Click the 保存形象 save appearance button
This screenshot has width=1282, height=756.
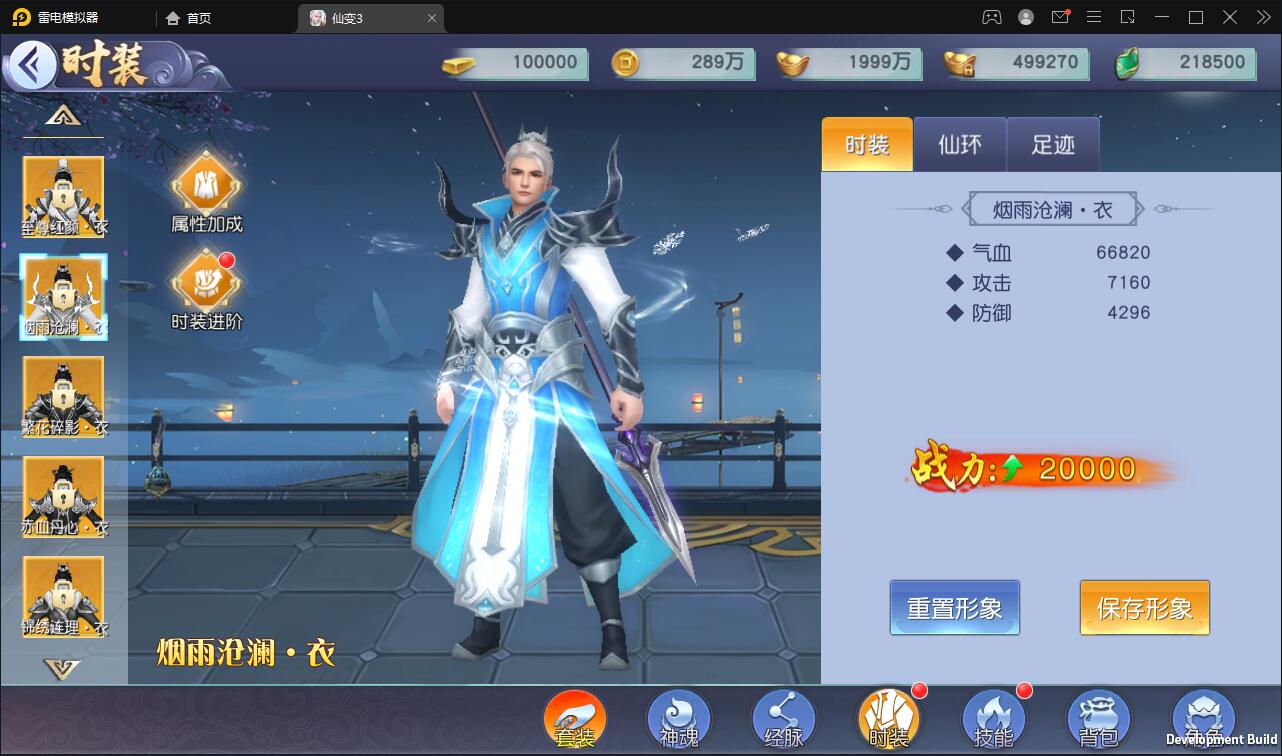click(x=1144, y=607)
